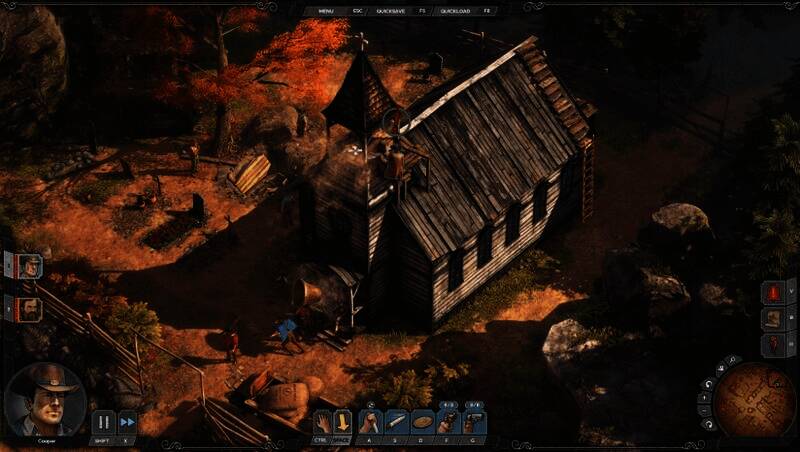The height and width of the screenshot is (452, 800).
Task: Select the open hand action icon
Action: pos(322,421)
